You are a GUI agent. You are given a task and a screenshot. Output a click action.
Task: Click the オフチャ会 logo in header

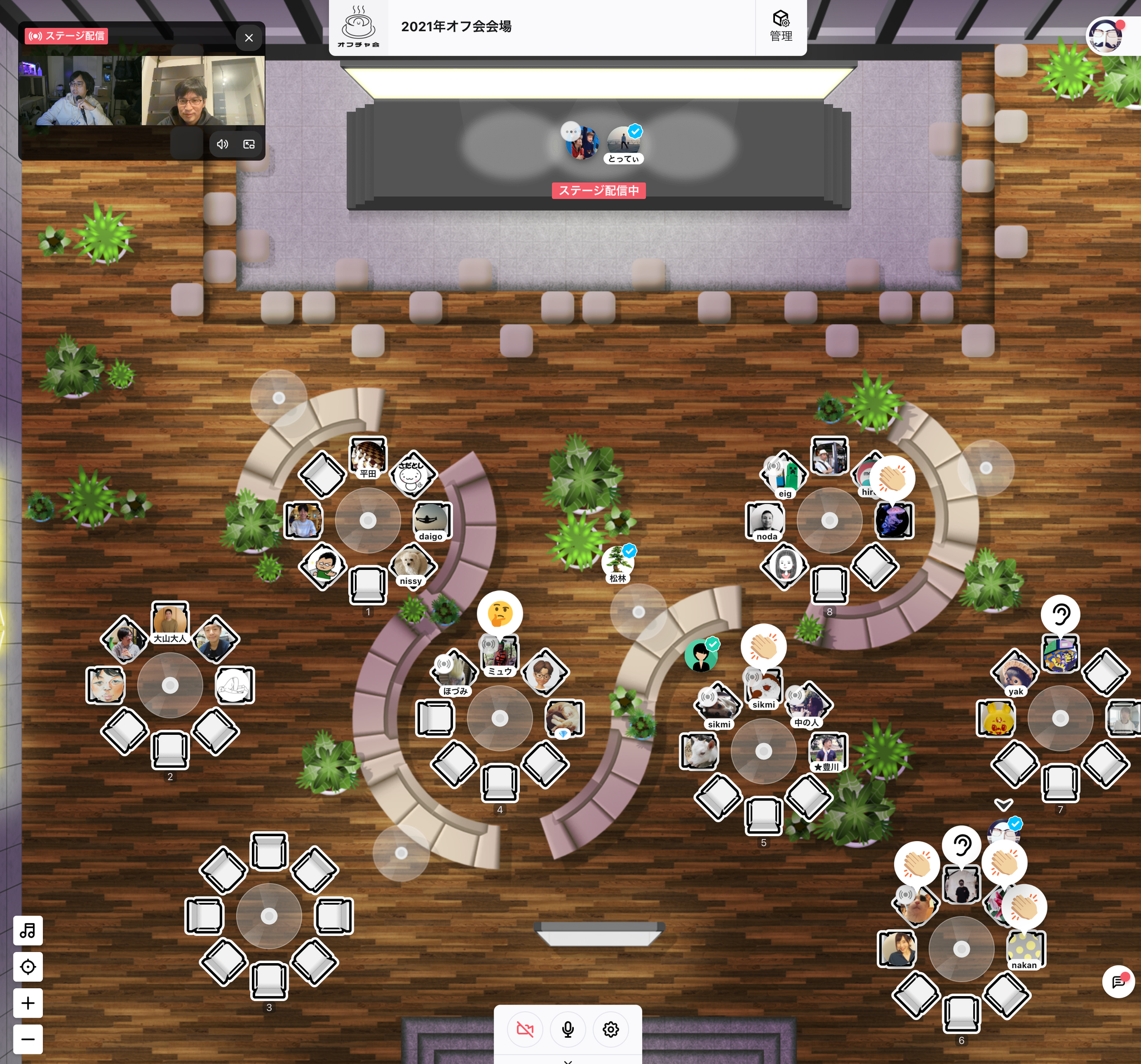point(358,27)
